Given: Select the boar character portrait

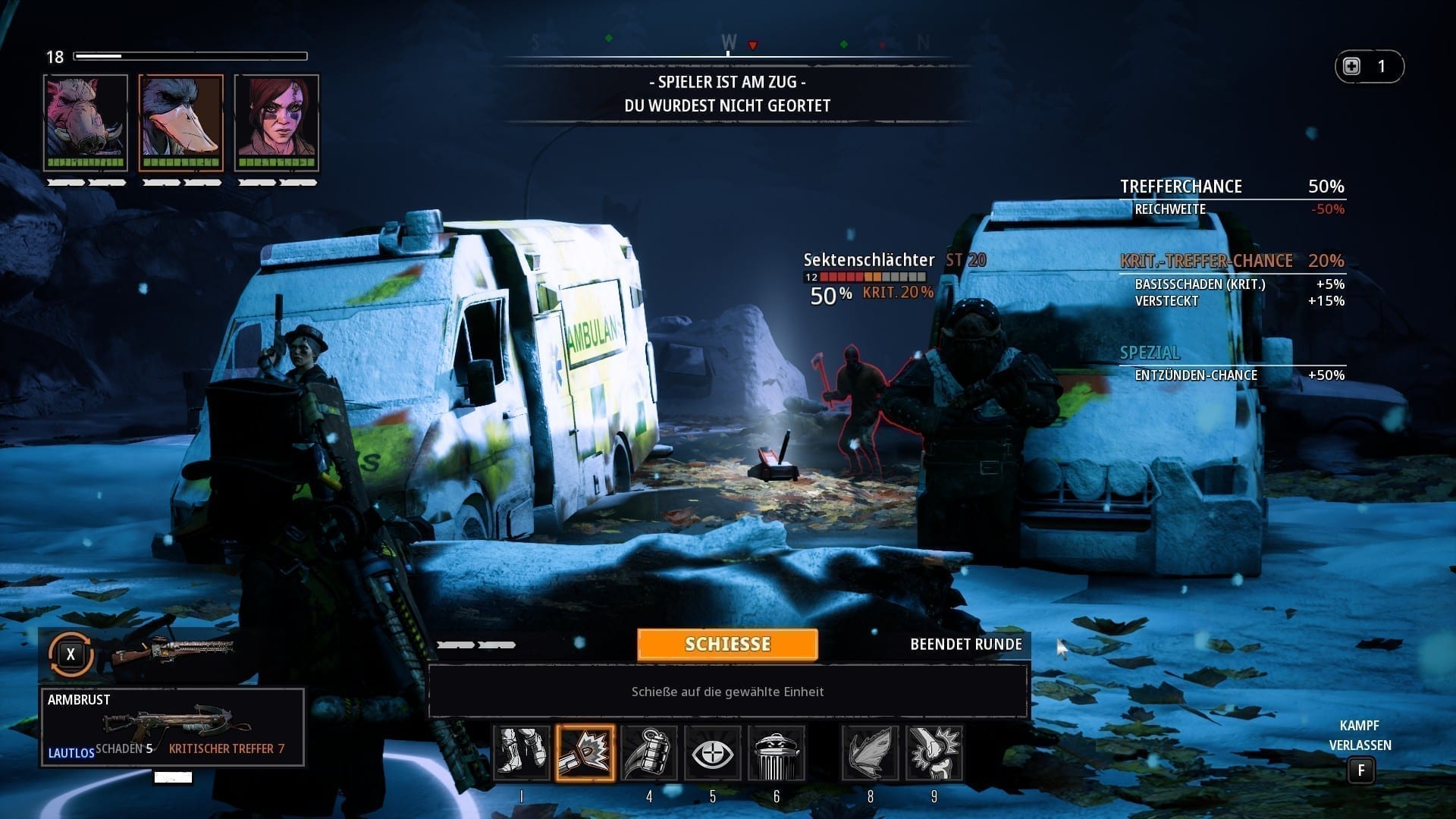Looking at the screenshot, I should [x=86, y=122].
